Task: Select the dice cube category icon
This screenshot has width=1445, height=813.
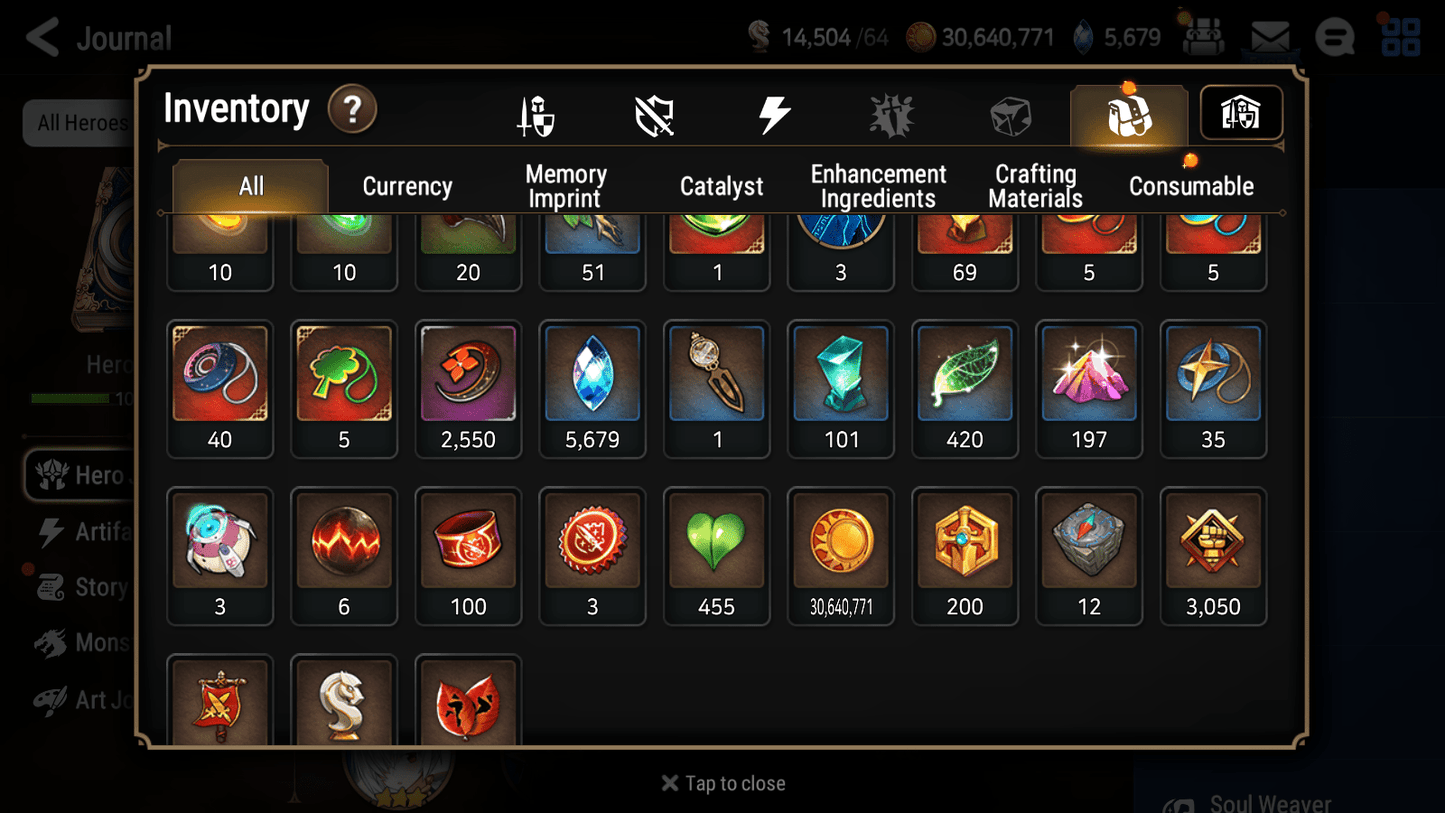Action: (x=1012, y=113)
